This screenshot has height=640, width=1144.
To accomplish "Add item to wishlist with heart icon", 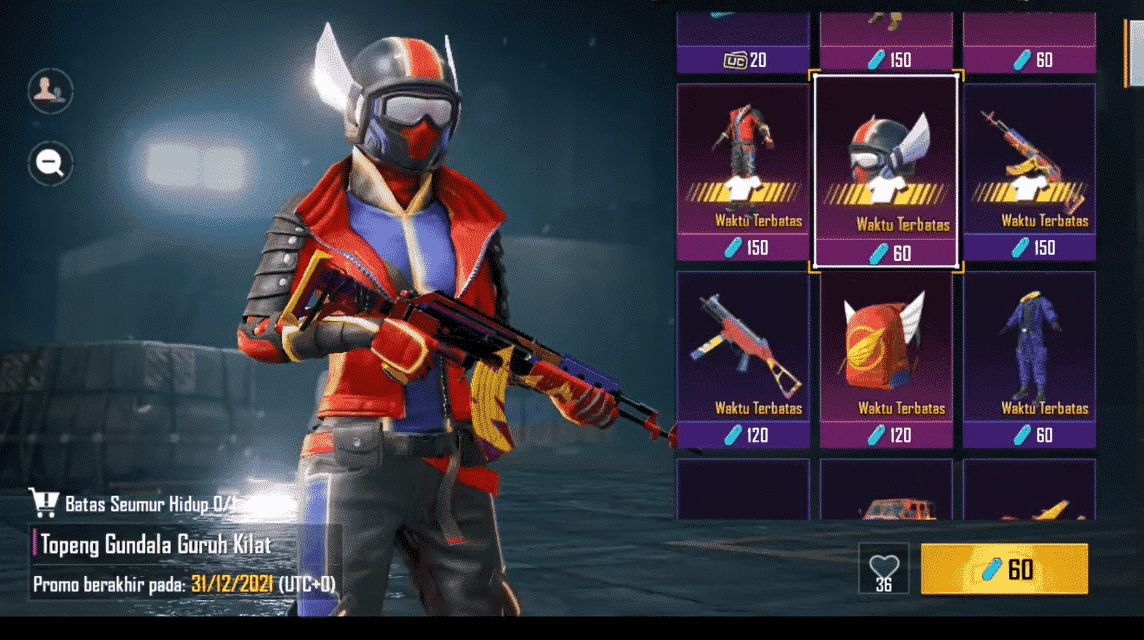I will [884, 567].
